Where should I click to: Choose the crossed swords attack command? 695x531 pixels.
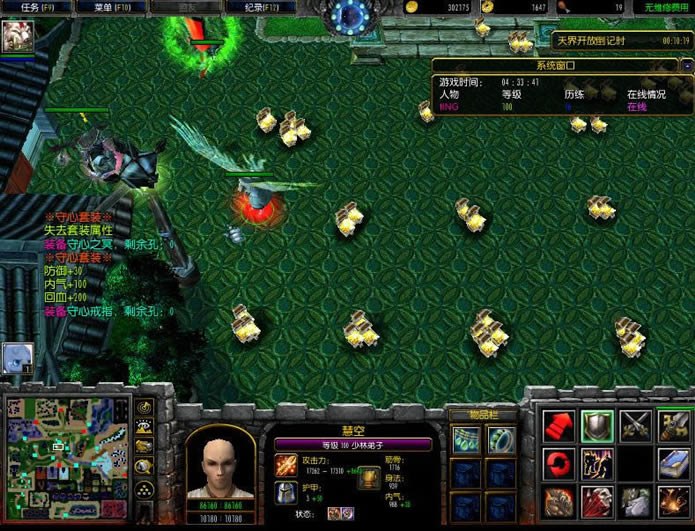point(635,426)
